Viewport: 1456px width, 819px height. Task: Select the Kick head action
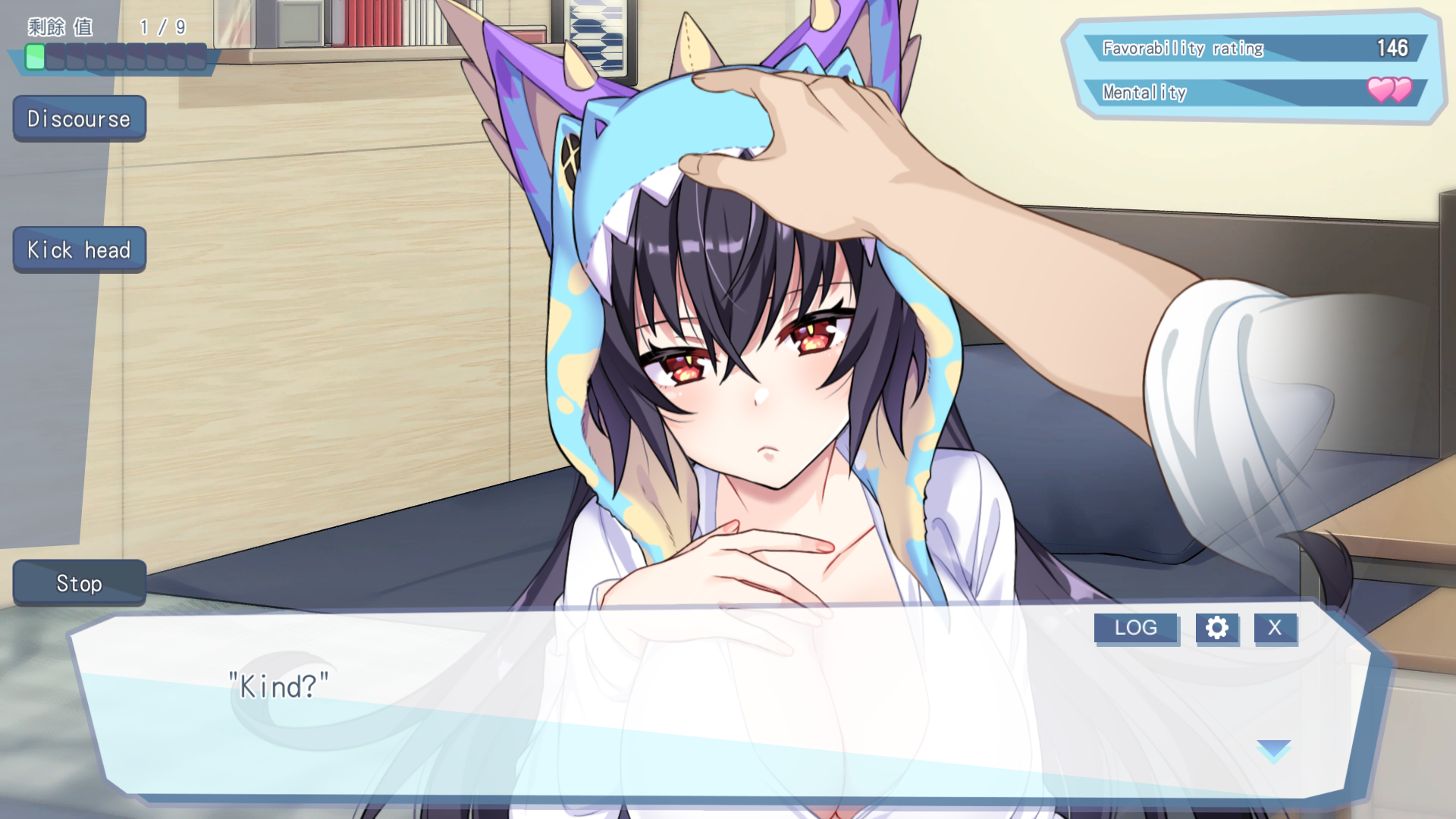pos(79,249)
